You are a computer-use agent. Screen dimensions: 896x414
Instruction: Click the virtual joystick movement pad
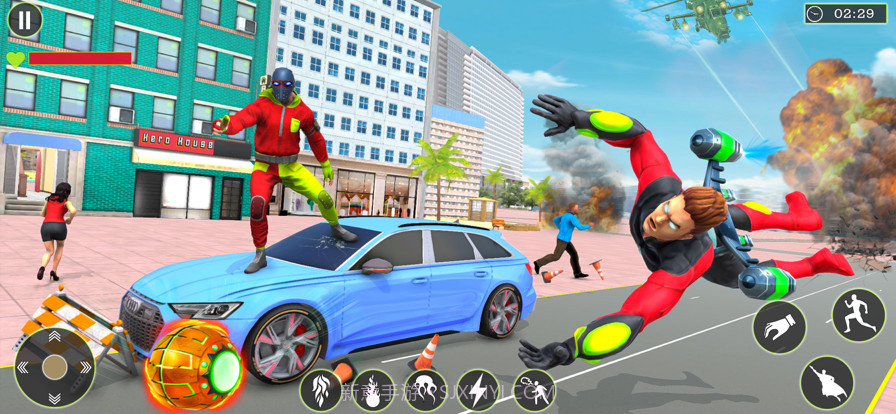pyautogui.click(x=54, y=367)
